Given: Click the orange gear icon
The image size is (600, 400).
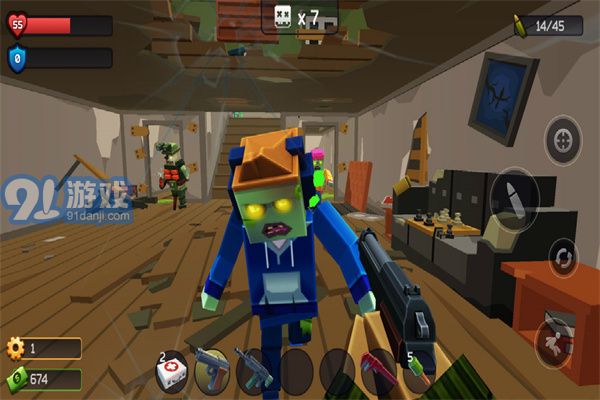Looking at the screenshot, I should click(15, 348).
